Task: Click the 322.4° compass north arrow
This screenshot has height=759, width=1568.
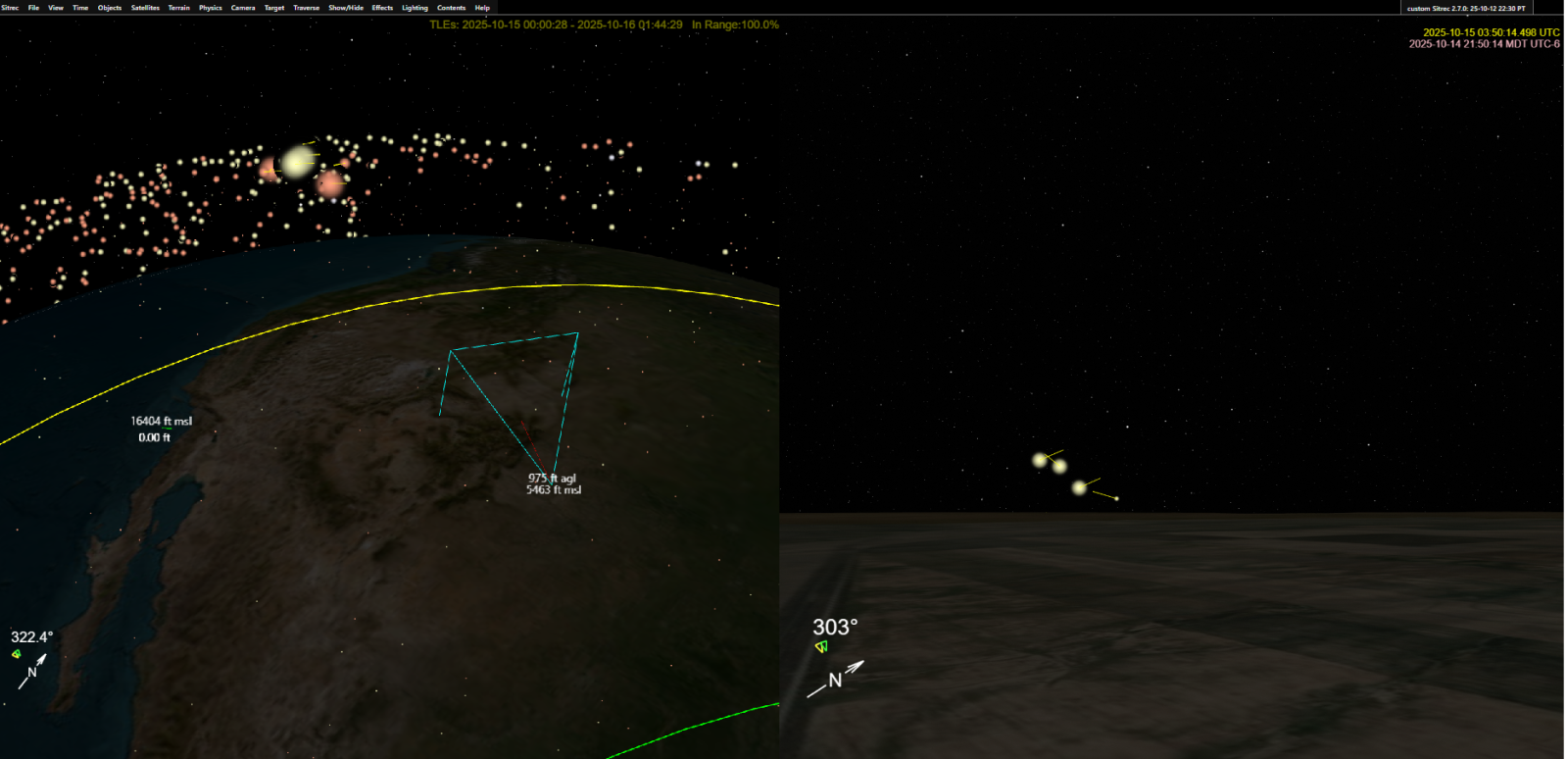Action: tap(32, 671)
